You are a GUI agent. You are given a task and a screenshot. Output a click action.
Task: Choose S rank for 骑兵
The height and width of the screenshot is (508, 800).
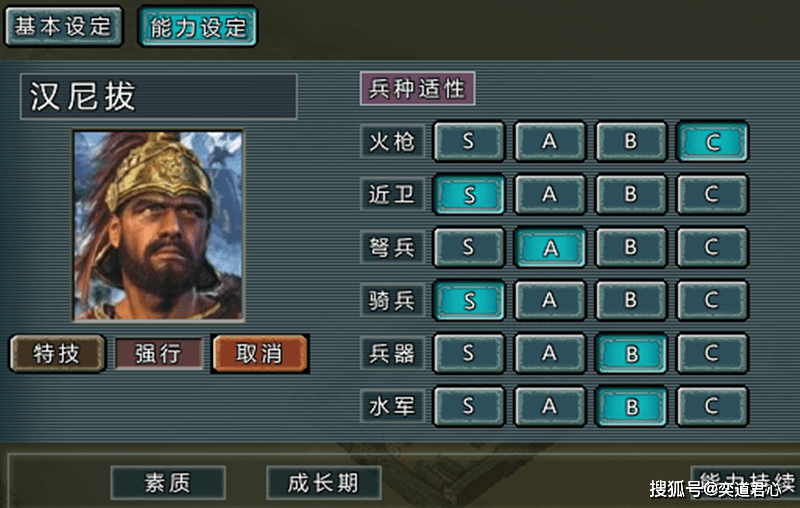[x=469, y=300]
